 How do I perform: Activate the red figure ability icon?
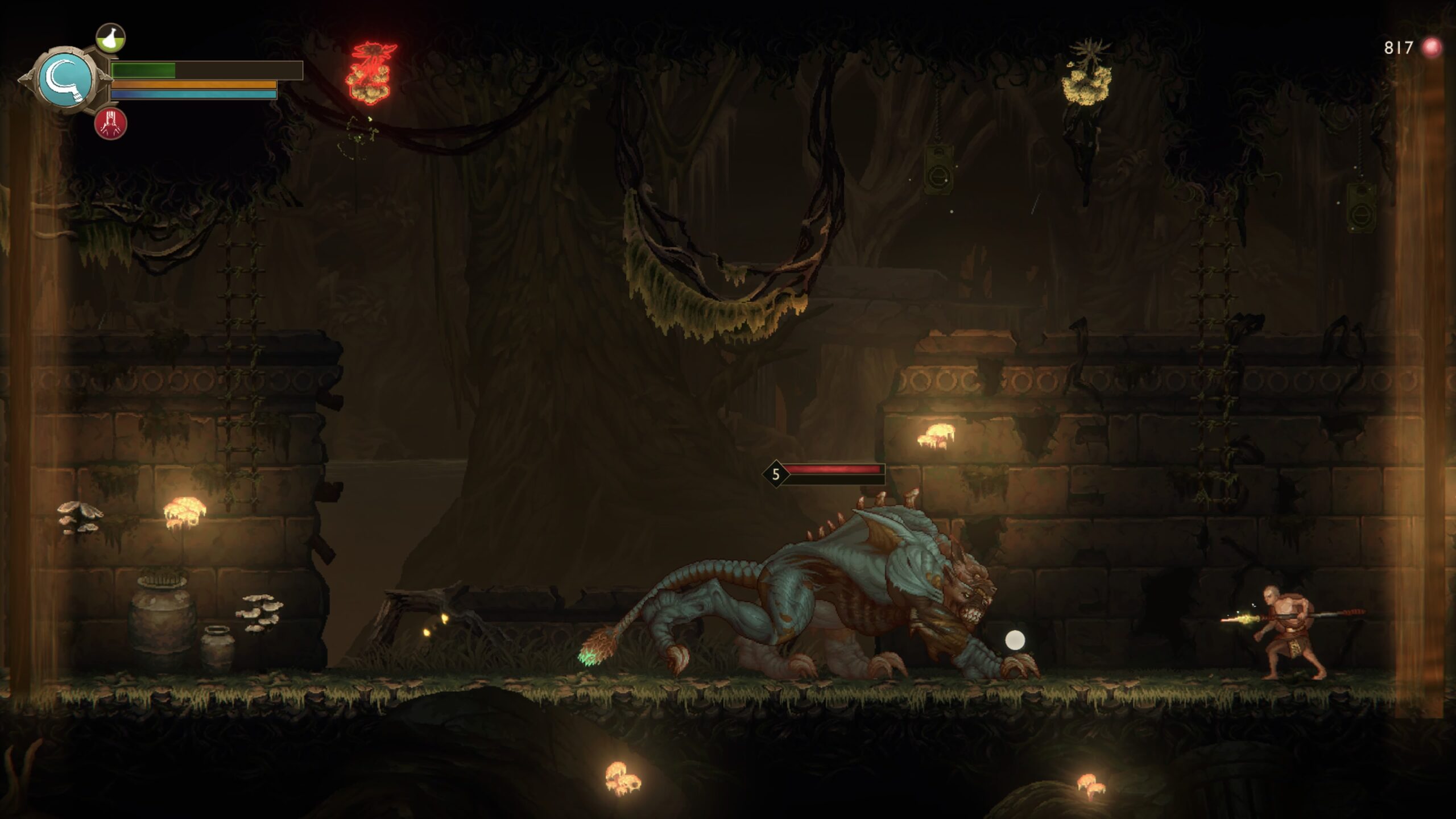tap(110, 123)
